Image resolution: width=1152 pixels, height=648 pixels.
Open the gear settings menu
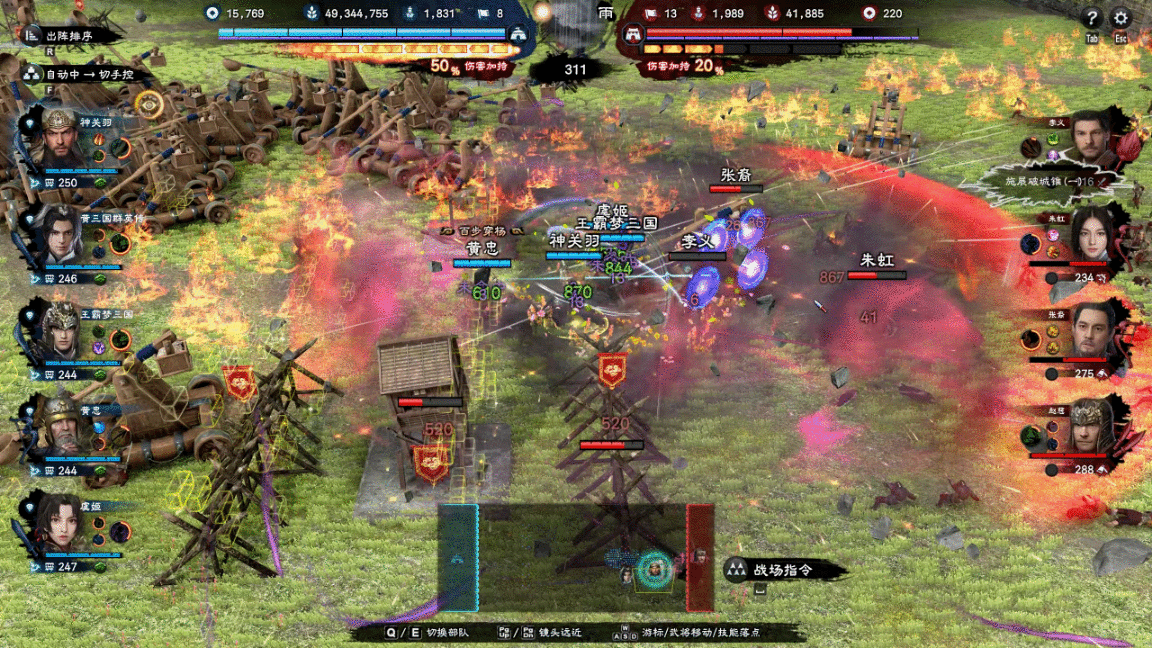tap(1121, 19)
